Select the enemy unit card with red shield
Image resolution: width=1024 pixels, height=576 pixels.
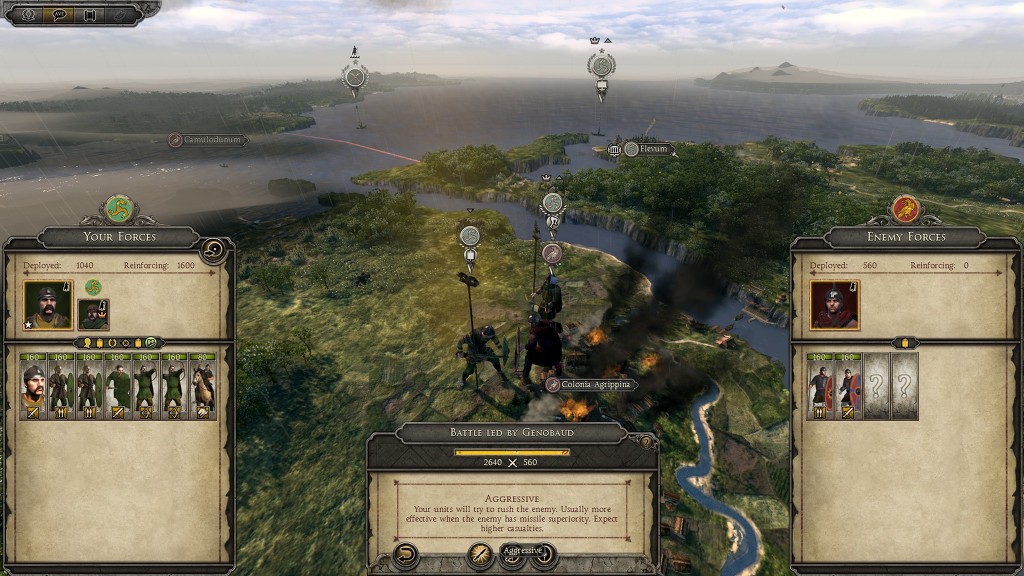click(848, 386)
